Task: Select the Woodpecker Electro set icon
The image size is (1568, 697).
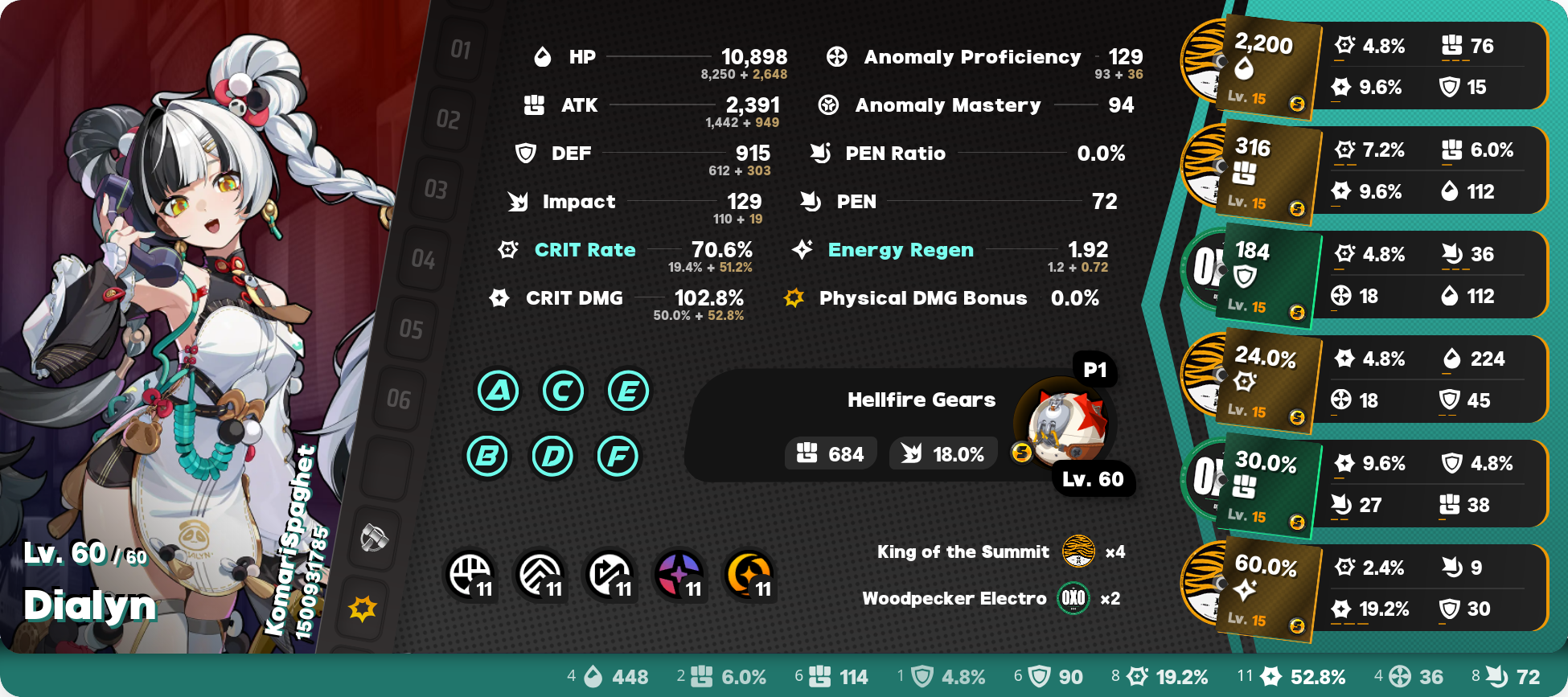Action: [x=1073, y=598]
